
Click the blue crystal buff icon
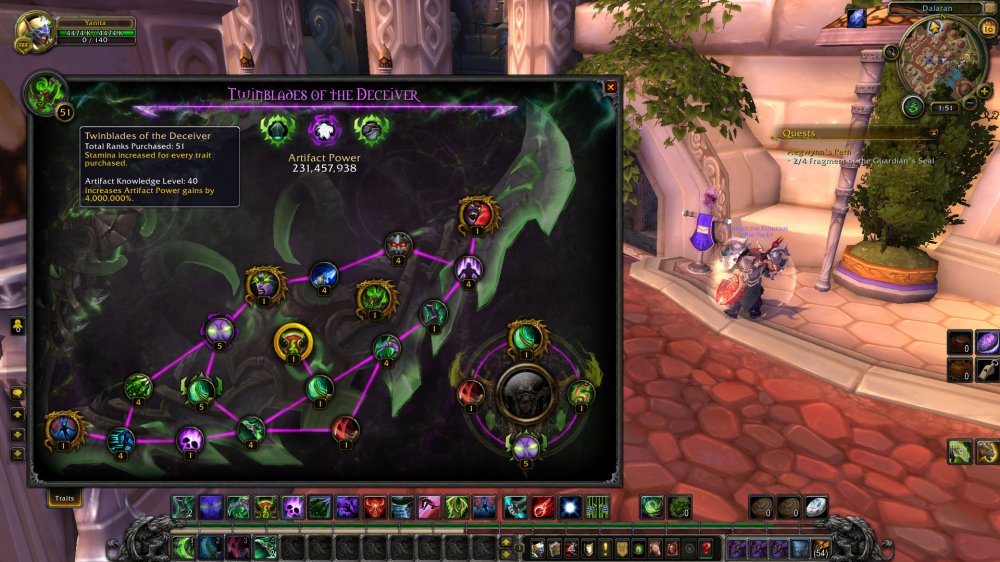[x=856, y=18]
